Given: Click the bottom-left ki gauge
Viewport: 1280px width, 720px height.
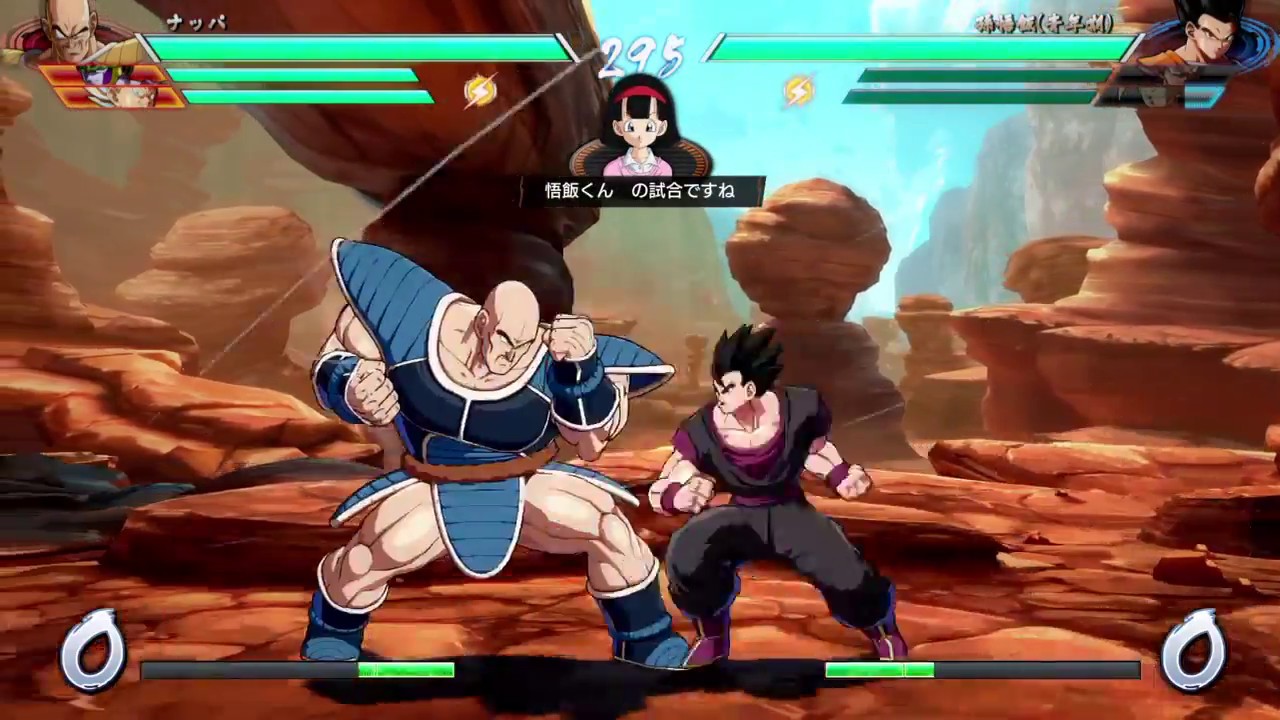Looking at the screenshot, I should [300, 671].
